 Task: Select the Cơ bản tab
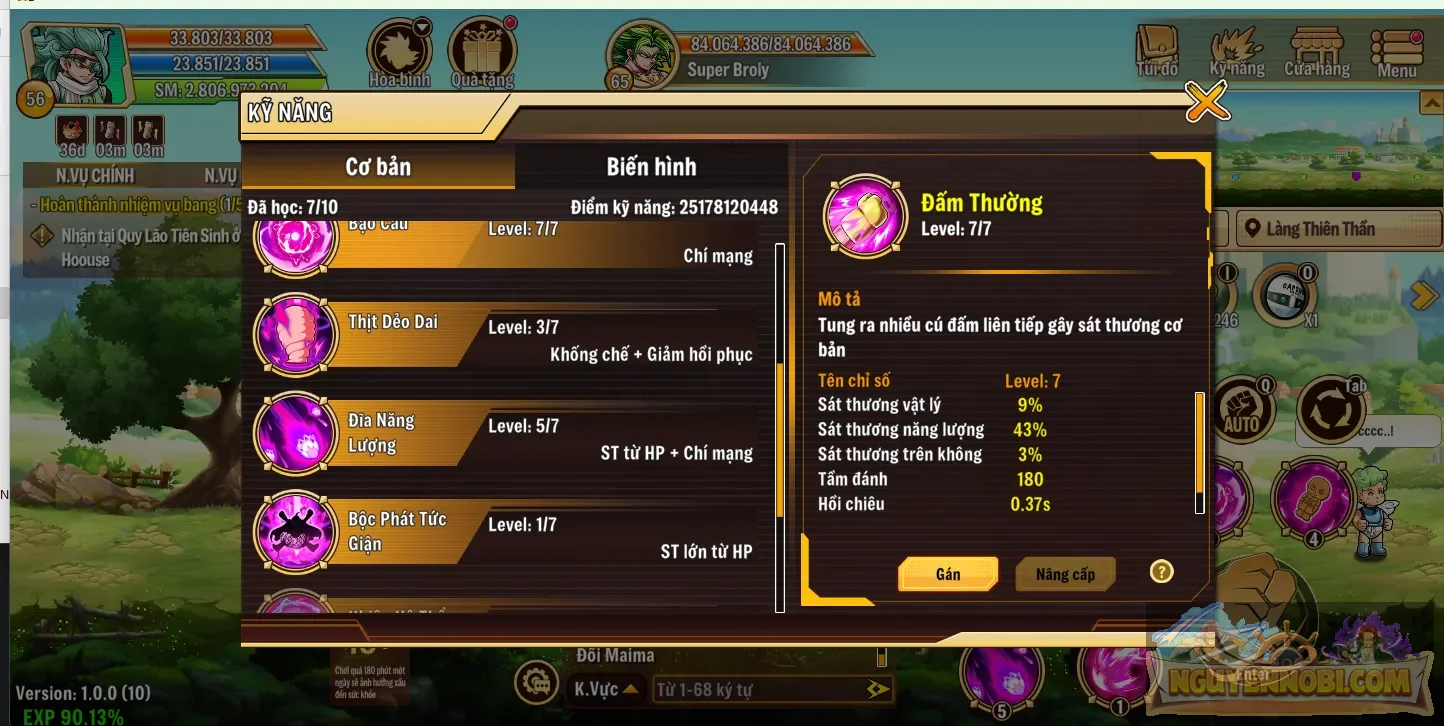click(x=378, y=167)
